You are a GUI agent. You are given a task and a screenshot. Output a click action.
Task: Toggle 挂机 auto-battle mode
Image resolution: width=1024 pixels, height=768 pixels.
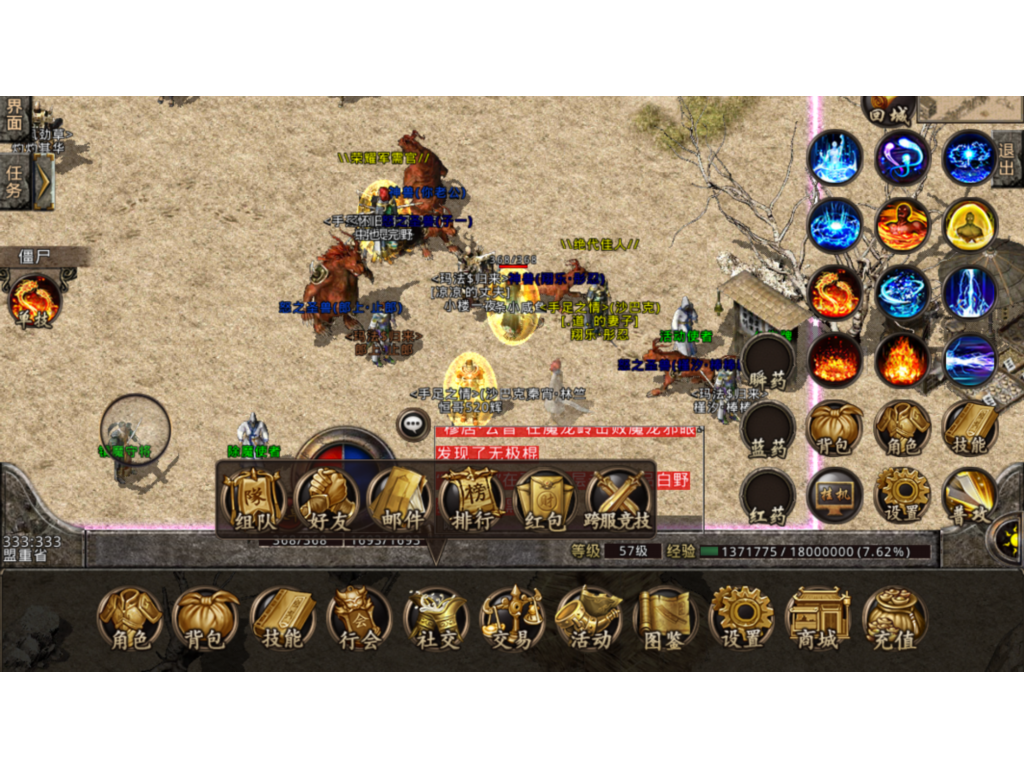(x=834, y=494)
